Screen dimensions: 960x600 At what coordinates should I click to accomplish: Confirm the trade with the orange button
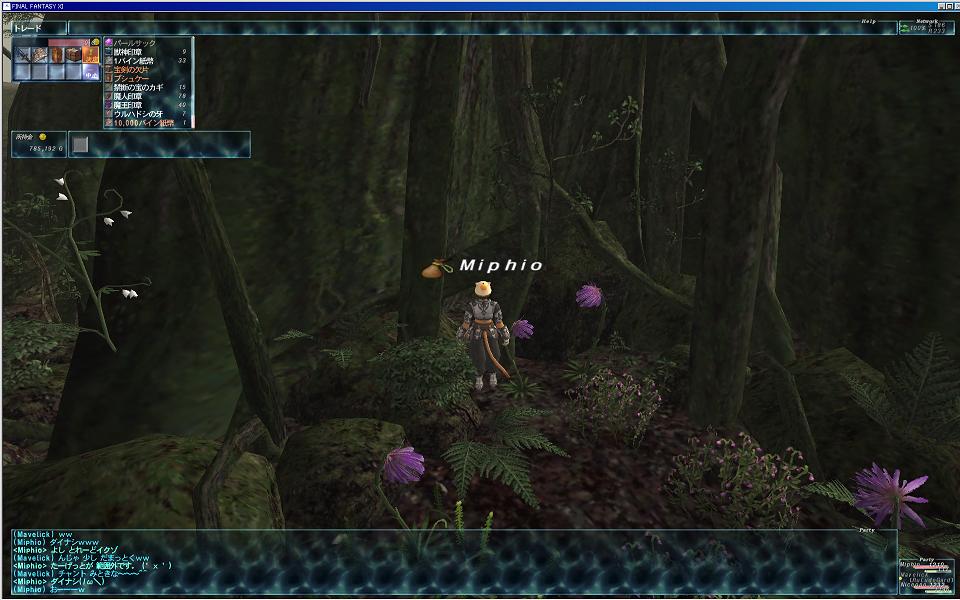point(91,54)
